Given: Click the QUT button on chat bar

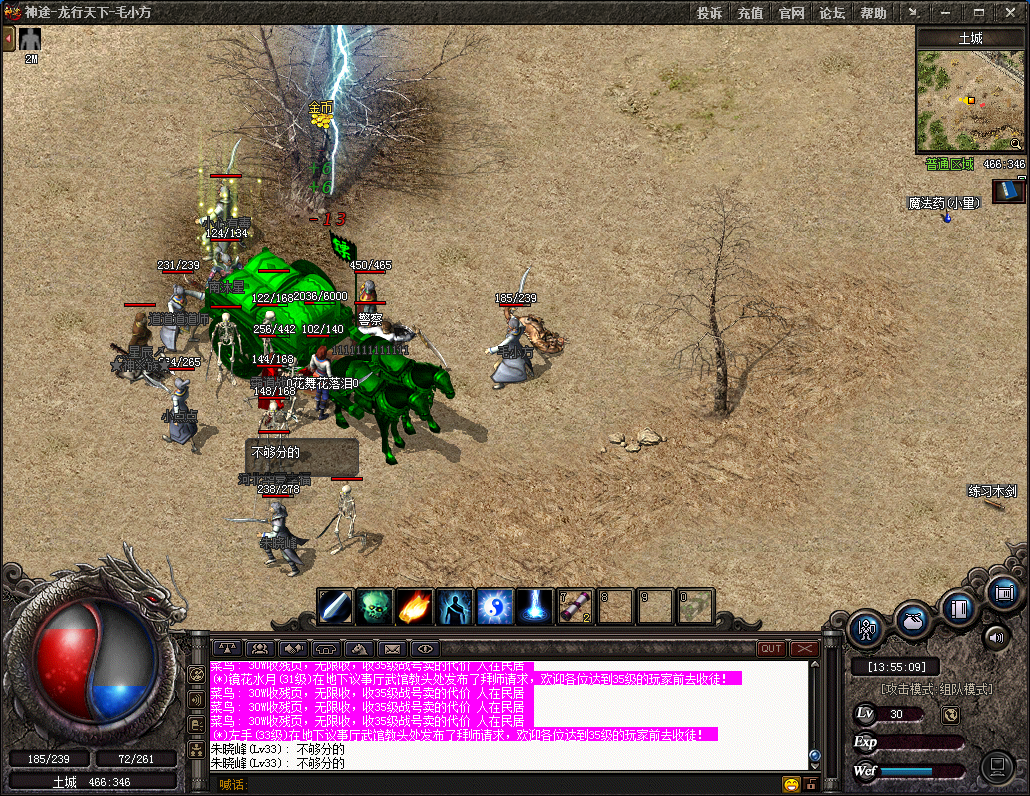Looking at the screenshot, I should coord(771,648).
